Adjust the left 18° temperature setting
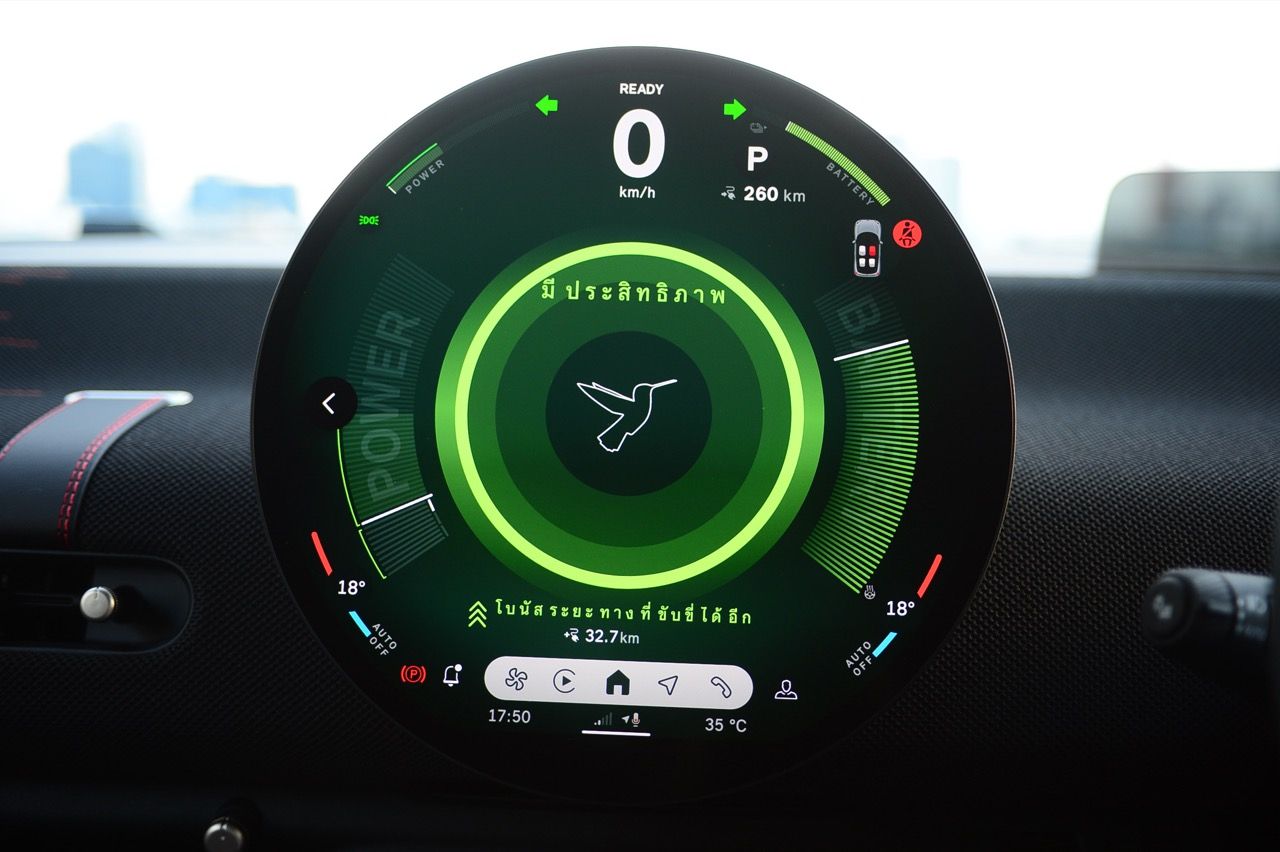The image size is (1280, 852). (350, 588)
